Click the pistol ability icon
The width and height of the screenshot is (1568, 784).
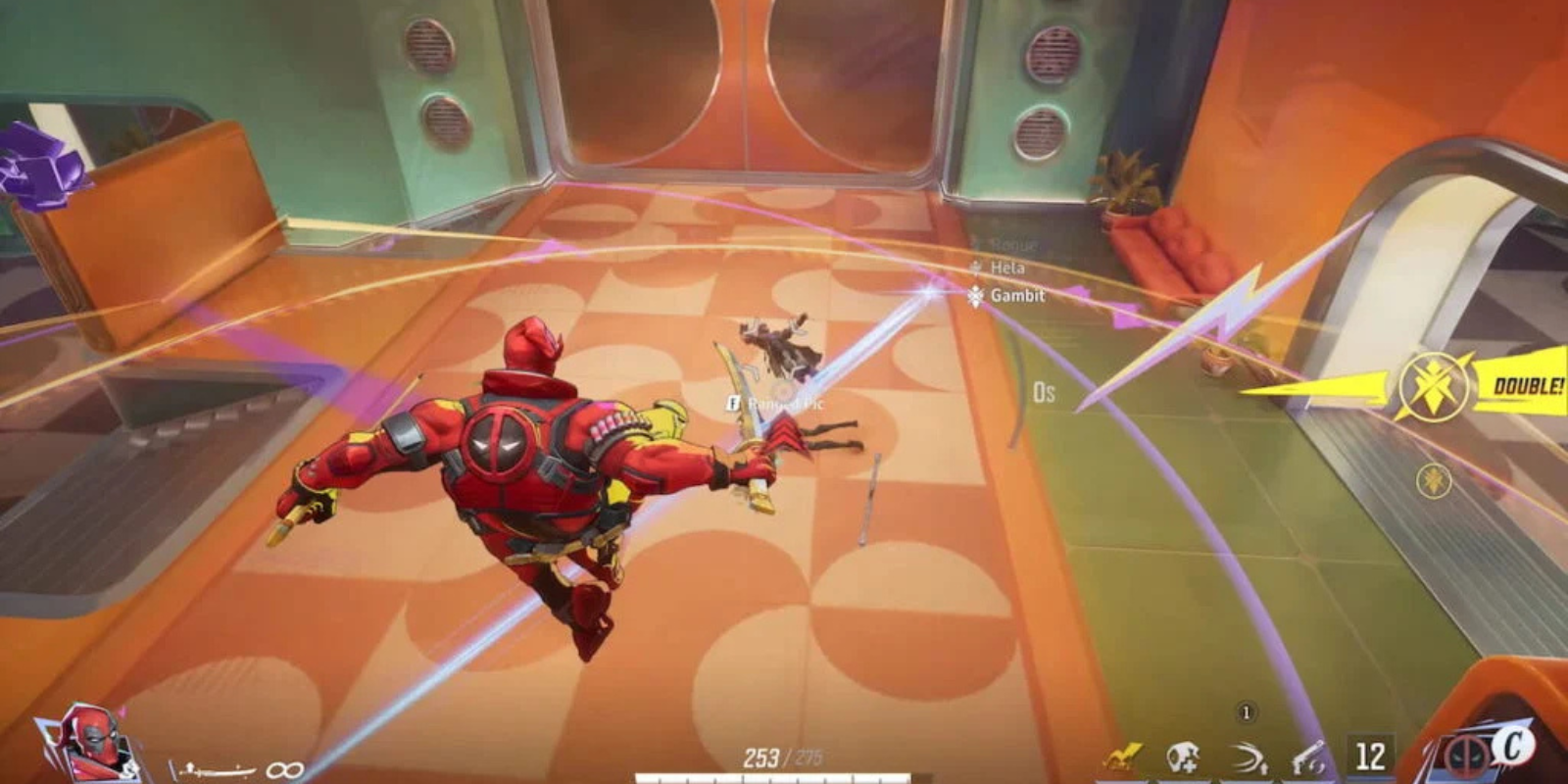(x=1306, y=755)
